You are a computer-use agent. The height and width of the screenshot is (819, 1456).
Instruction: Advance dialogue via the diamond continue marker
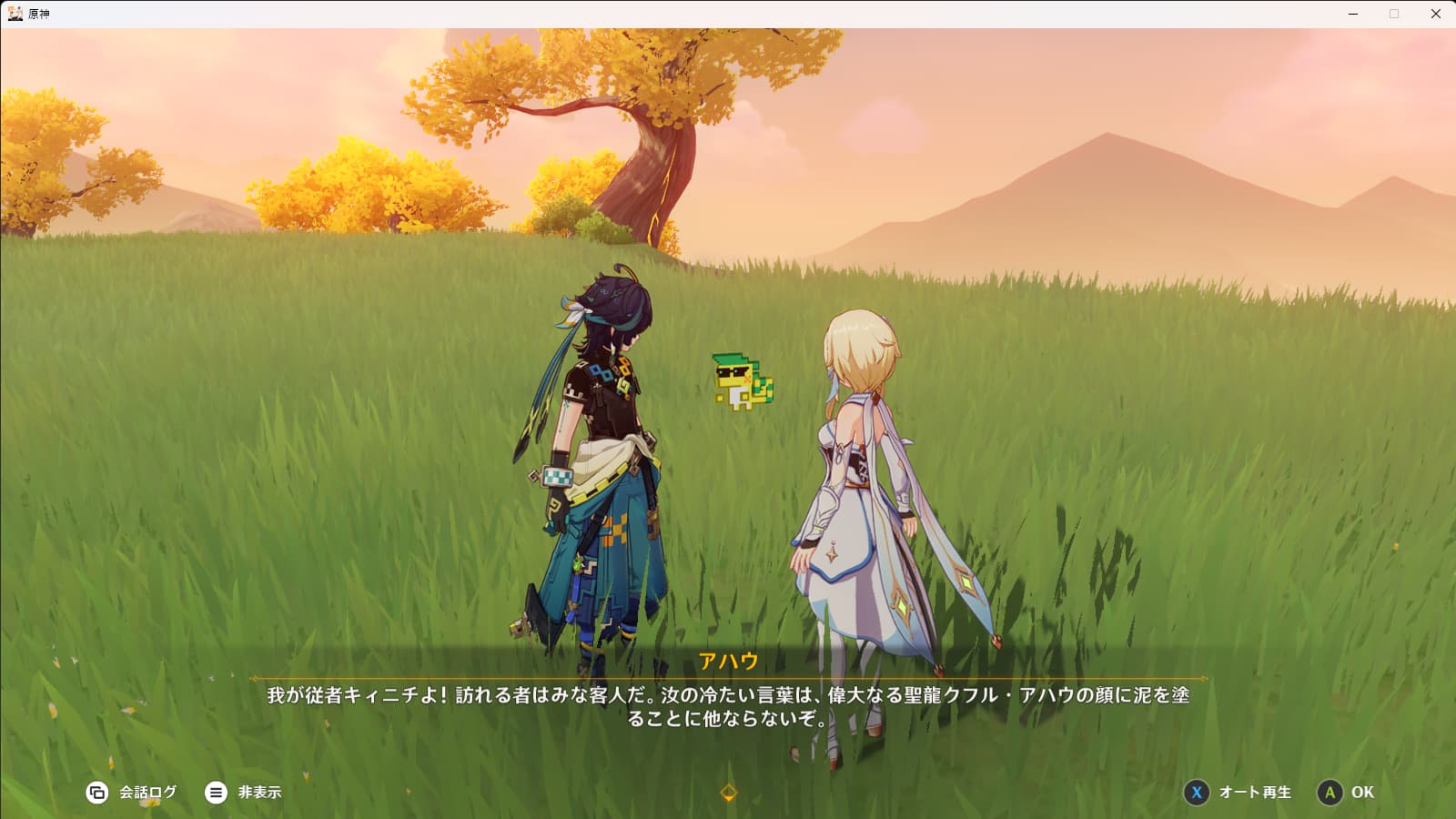point(728,793)
